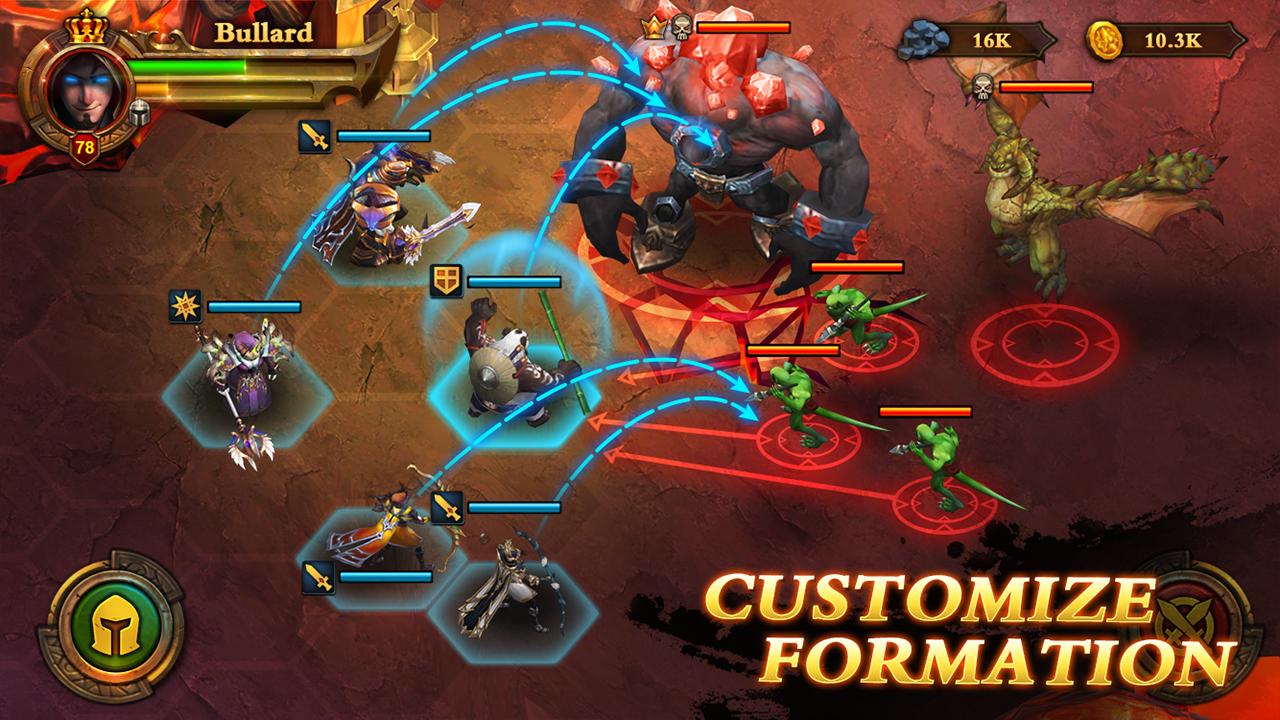Click the sun emblem icon above the purple mage

tap(183, 308)
